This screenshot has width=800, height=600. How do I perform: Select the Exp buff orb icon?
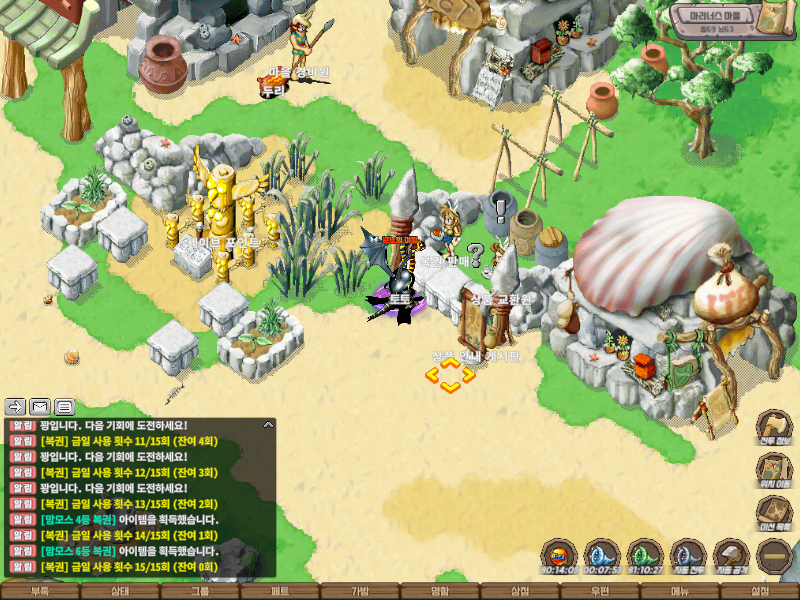click(x=559, y=554)
